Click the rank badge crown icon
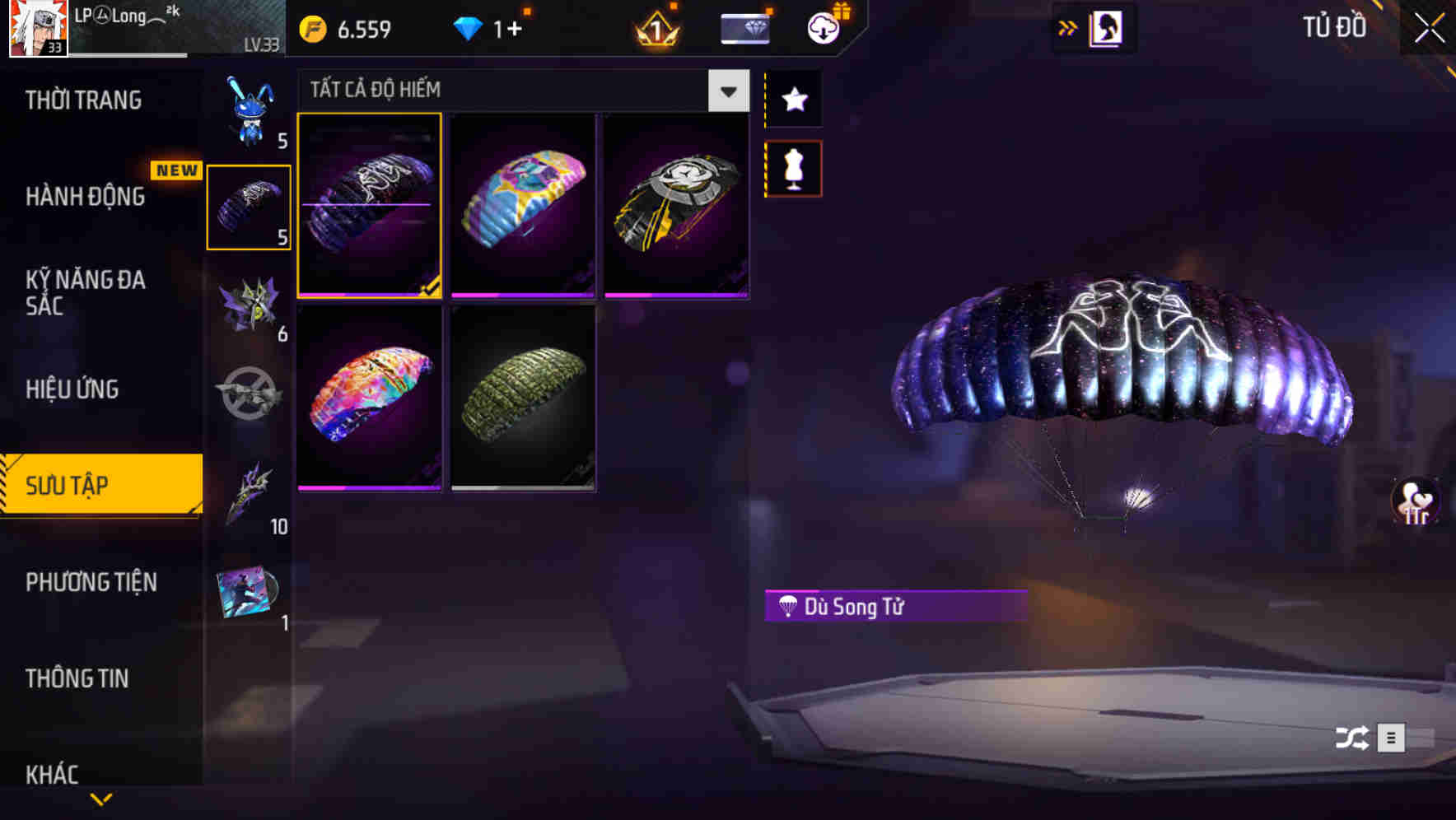 click(655, 27)
